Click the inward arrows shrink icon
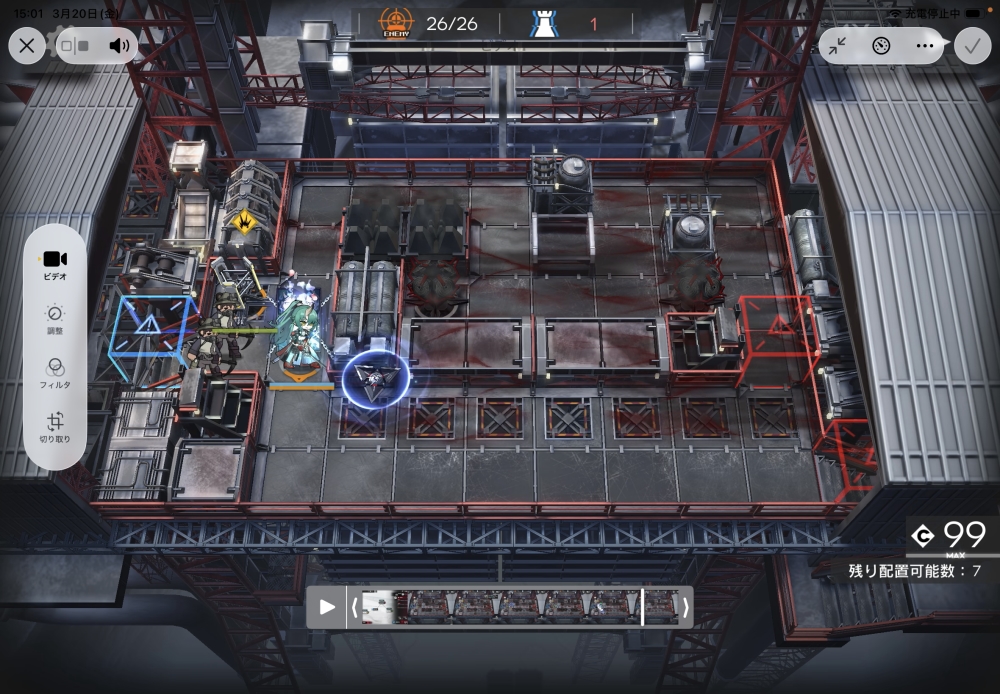 click(x=837, y=45)
